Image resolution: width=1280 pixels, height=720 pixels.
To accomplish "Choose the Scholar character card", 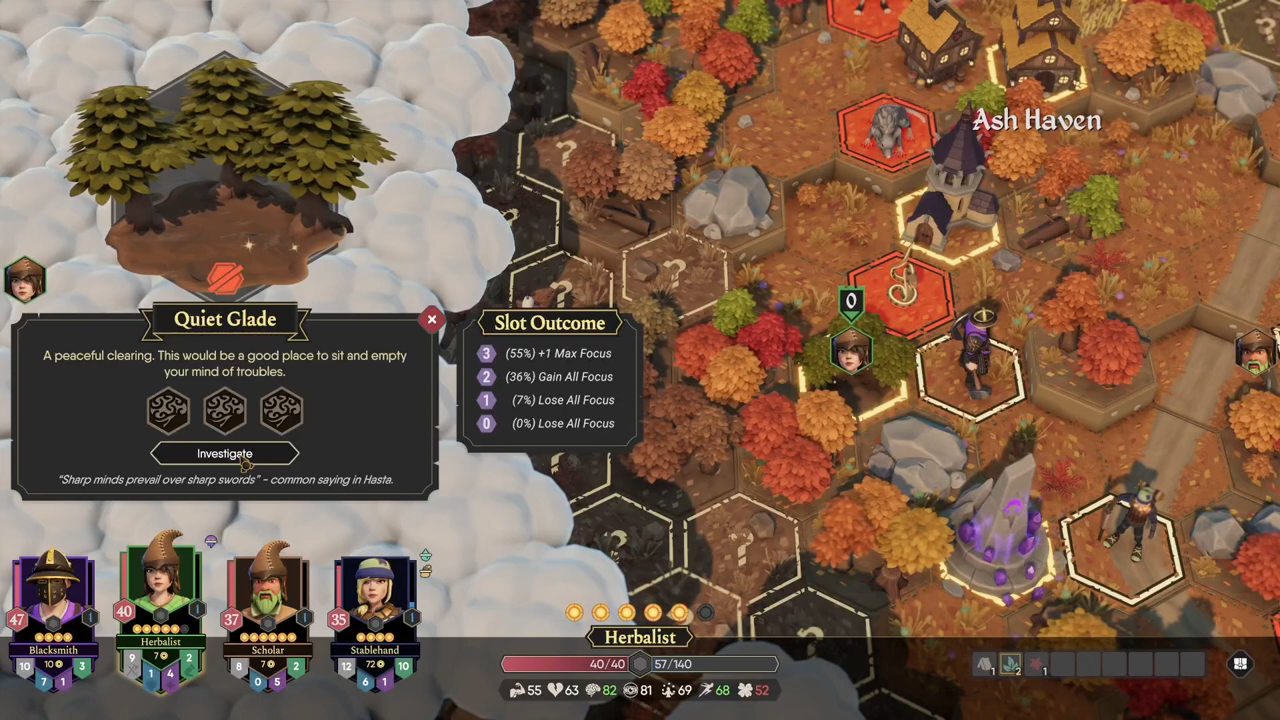I will coord(267,615).
